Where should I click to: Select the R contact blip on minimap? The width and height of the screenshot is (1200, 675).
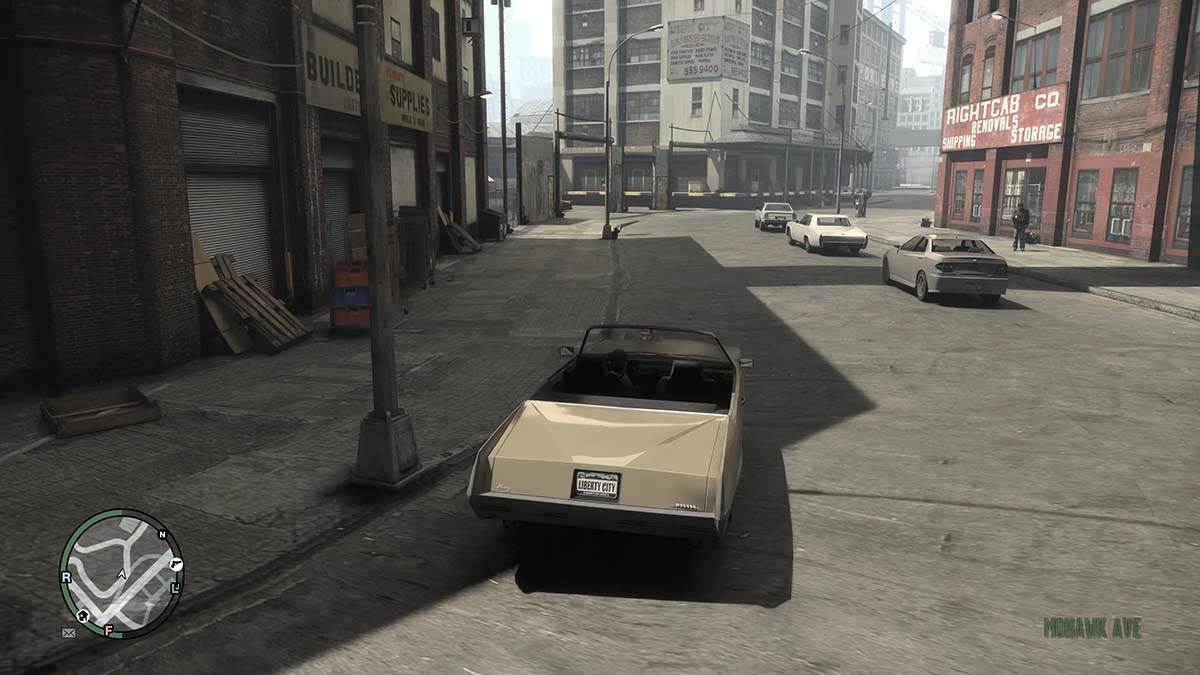[66, 577]
